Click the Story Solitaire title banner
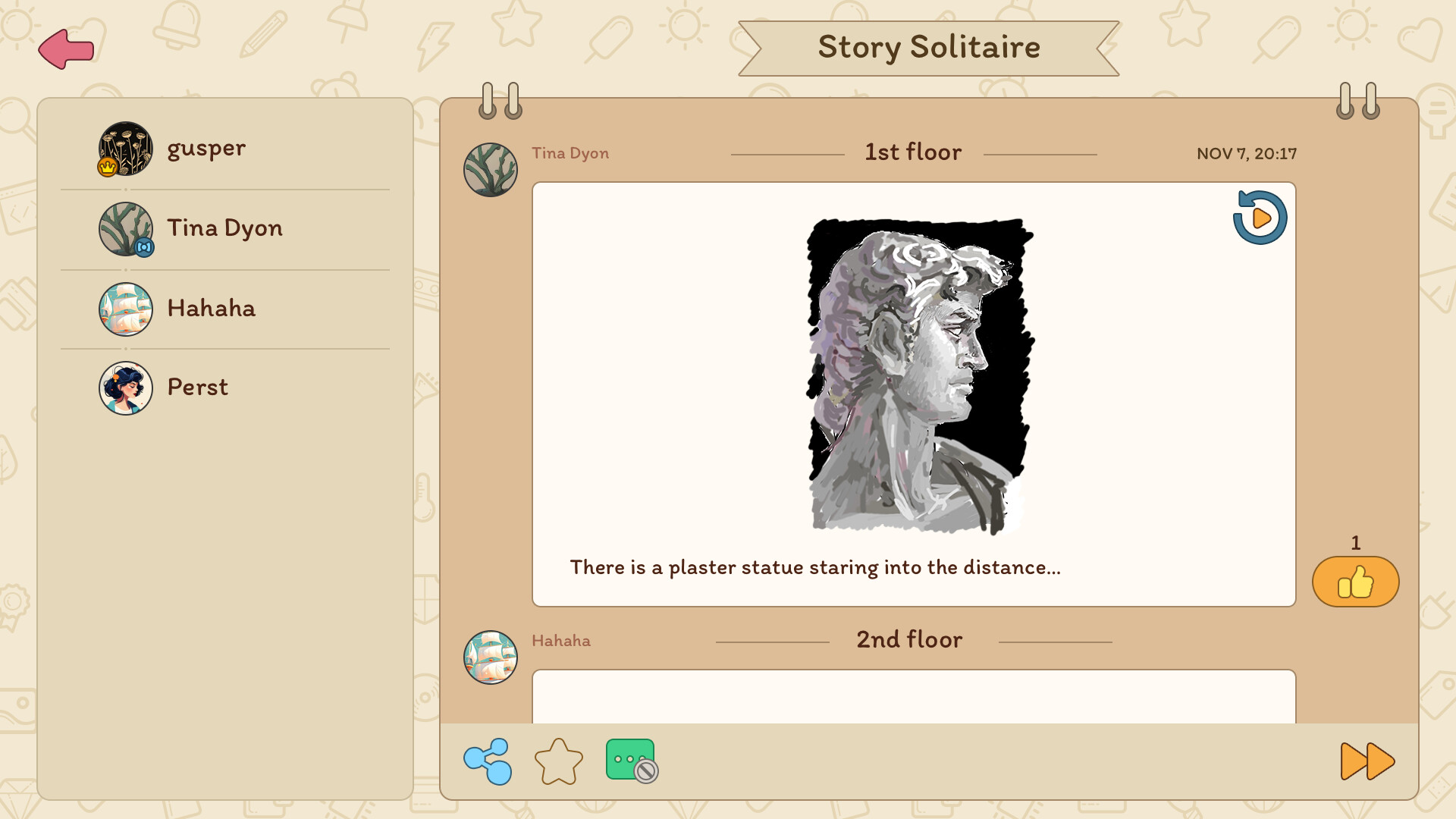 [x=928, y=47]
